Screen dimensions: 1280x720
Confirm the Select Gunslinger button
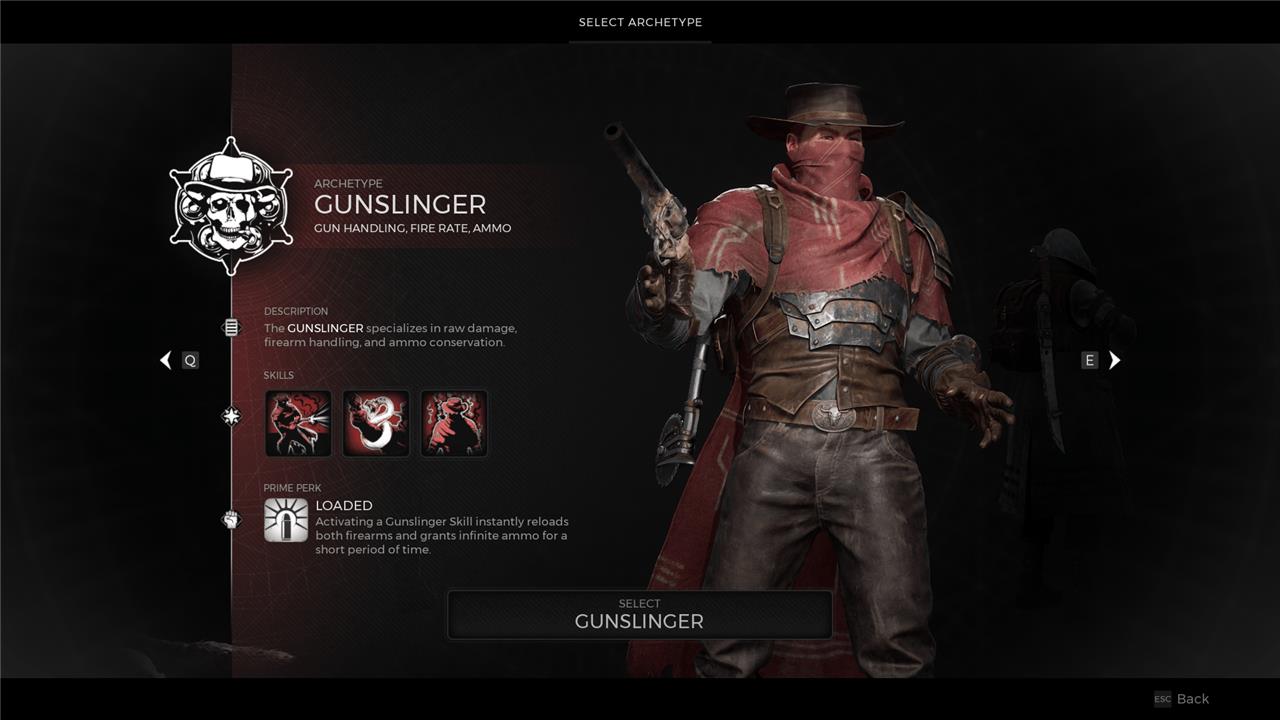tap(639, 614)
